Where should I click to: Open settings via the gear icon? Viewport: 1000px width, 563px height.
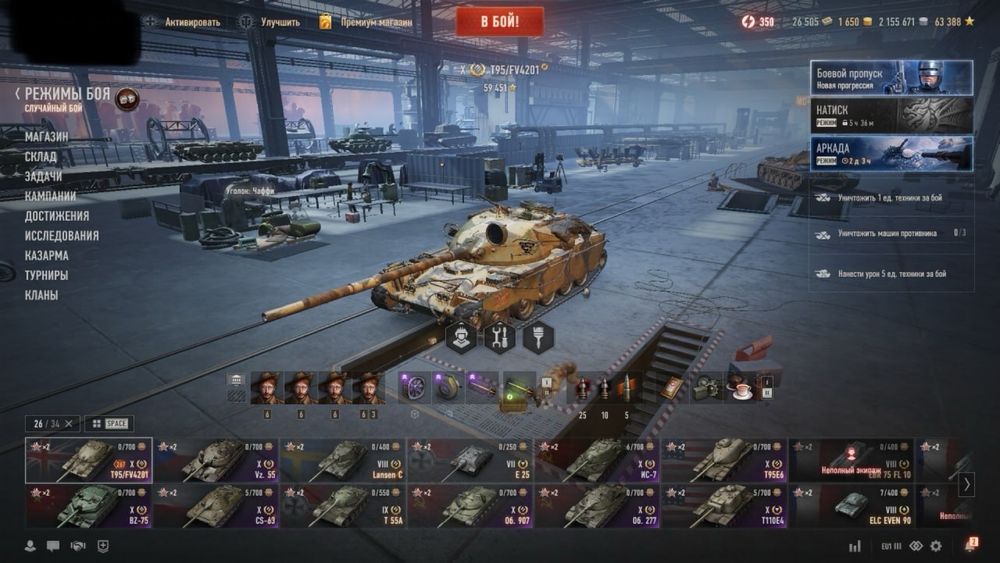click(x=936, y=546)
